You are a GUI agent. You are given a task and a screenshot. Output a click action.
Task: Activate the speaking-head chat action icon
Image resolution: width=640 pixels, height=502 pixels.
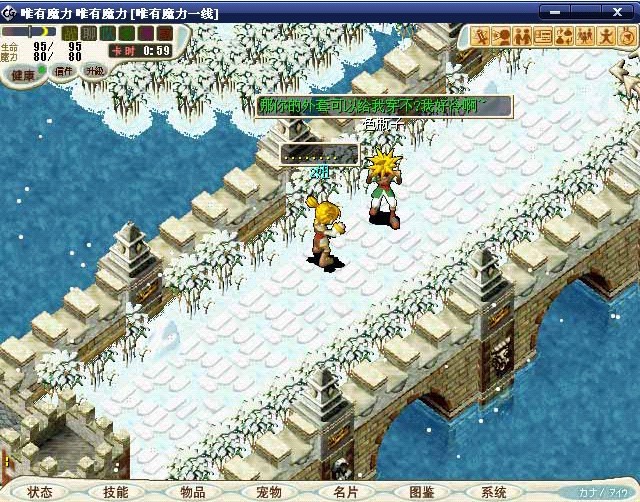pyautogui.click(x=503, y=37)
